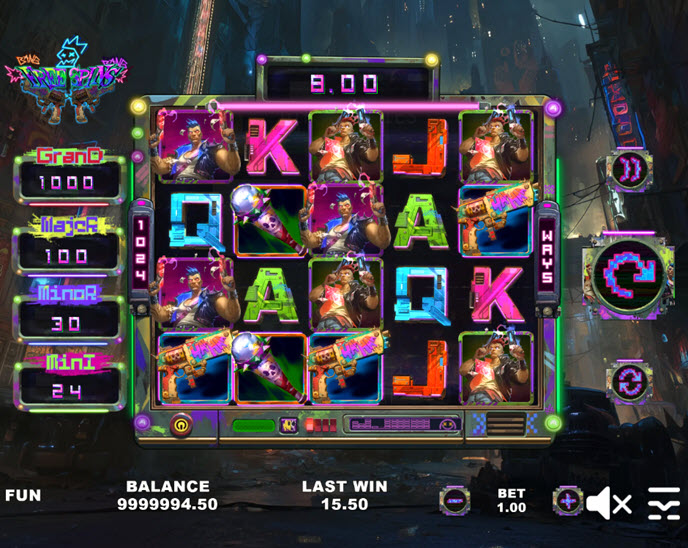Viewport: 688px width, 548px height.
Task: Open the autoplay cycle-arrows button
Action: point(629,380)
